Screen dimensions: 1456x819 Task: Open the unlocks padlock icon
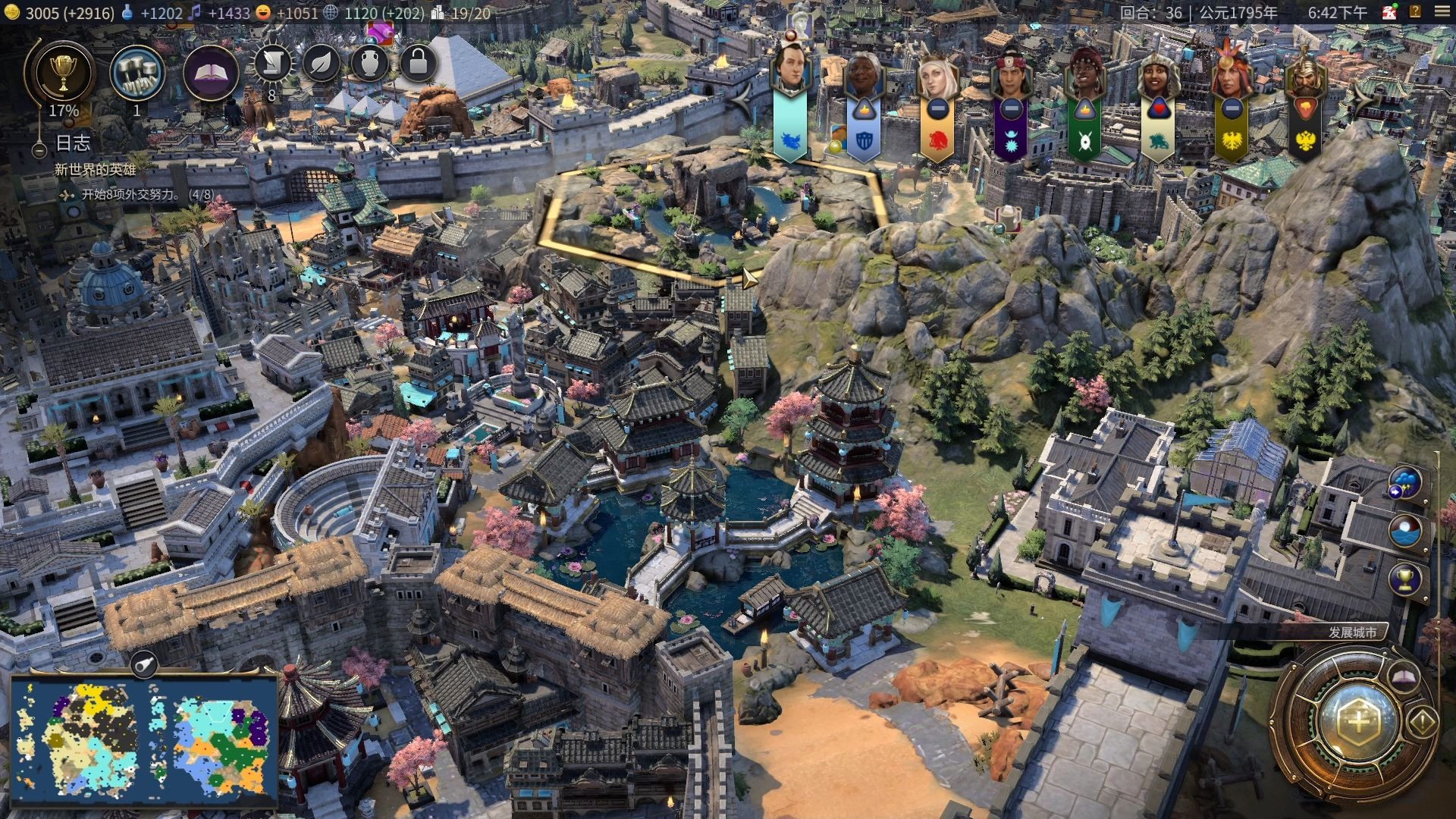418,64
